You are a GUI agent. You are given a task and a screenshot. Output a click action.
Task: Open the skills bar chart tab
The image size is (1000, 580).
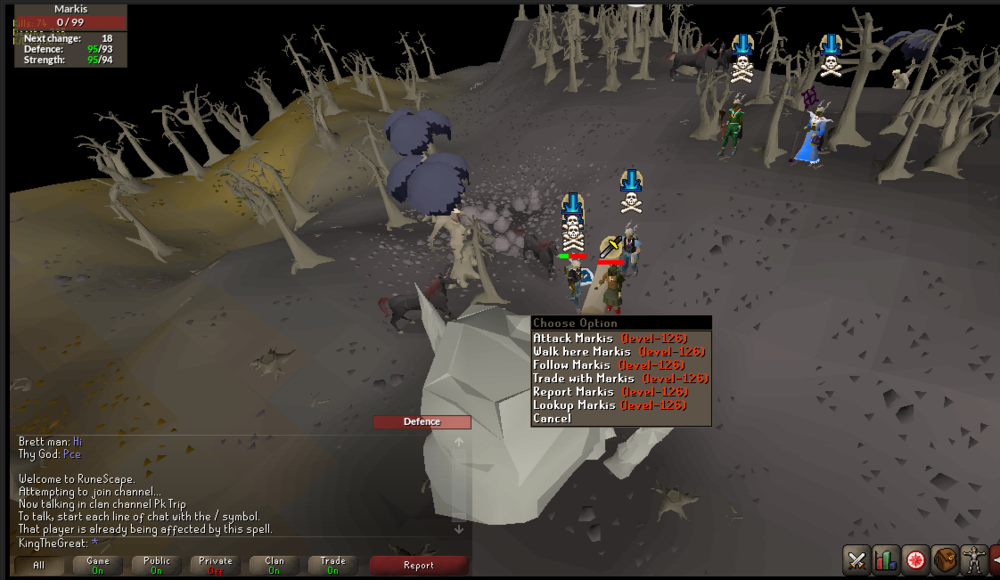pos(885,560)
